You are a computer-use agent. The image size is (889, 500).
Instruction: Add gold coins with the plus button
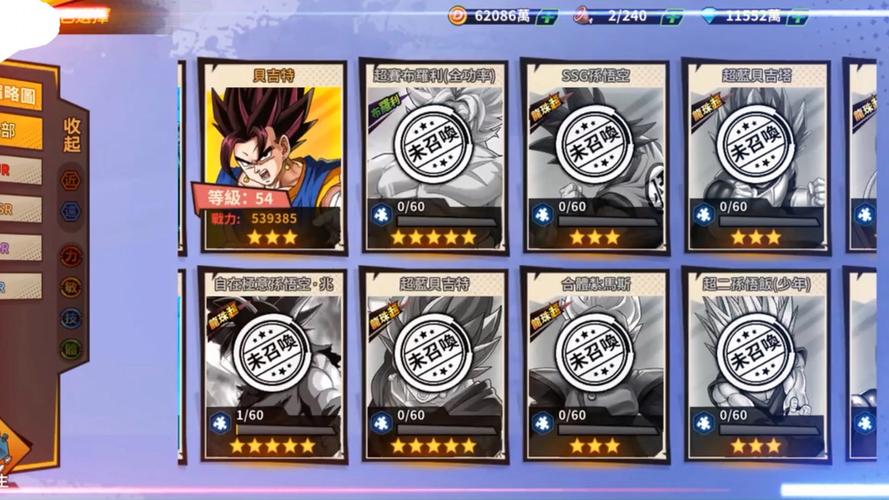click(547, 16)
